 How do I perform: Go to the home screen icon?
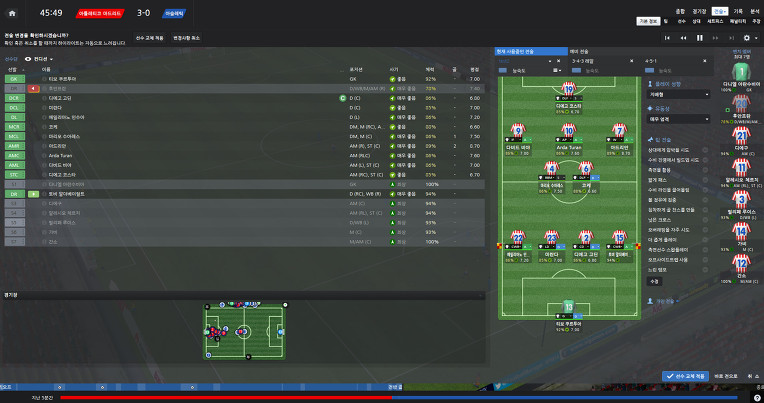[x=12, y=14]
